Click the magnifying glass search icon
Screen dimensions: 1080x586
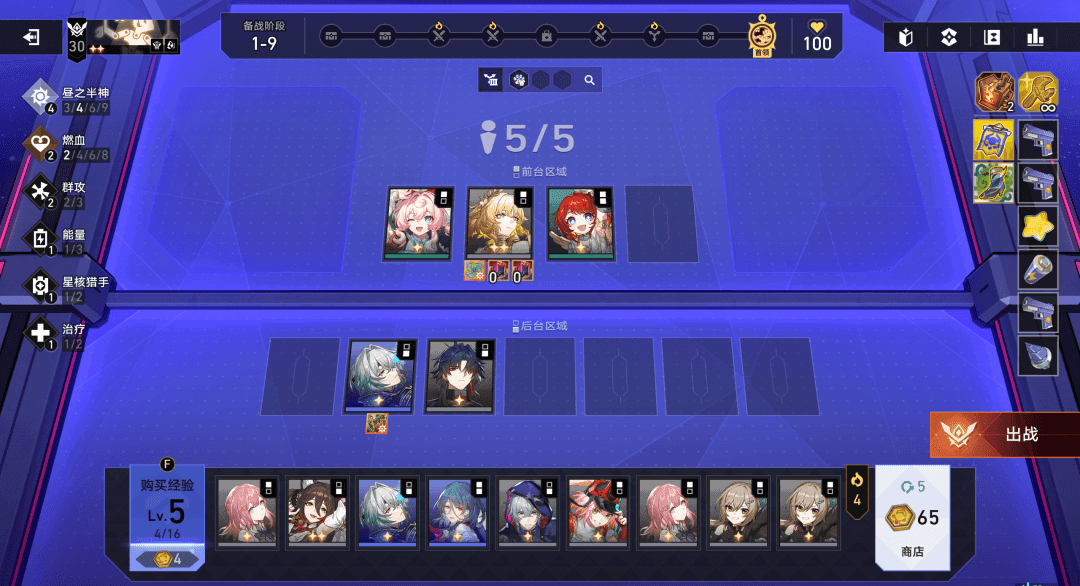click(590, 80)
